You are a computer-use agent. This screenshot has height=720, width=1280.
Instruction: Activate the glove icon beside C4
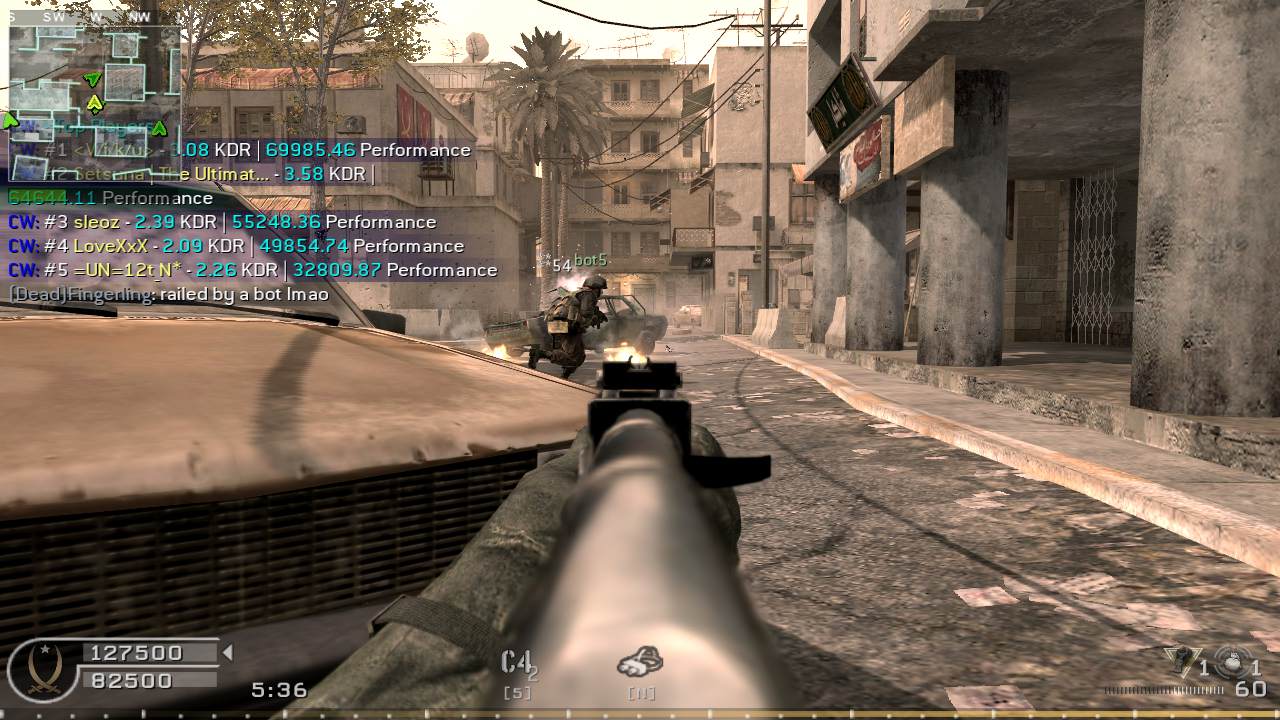[x=640, y=661]
